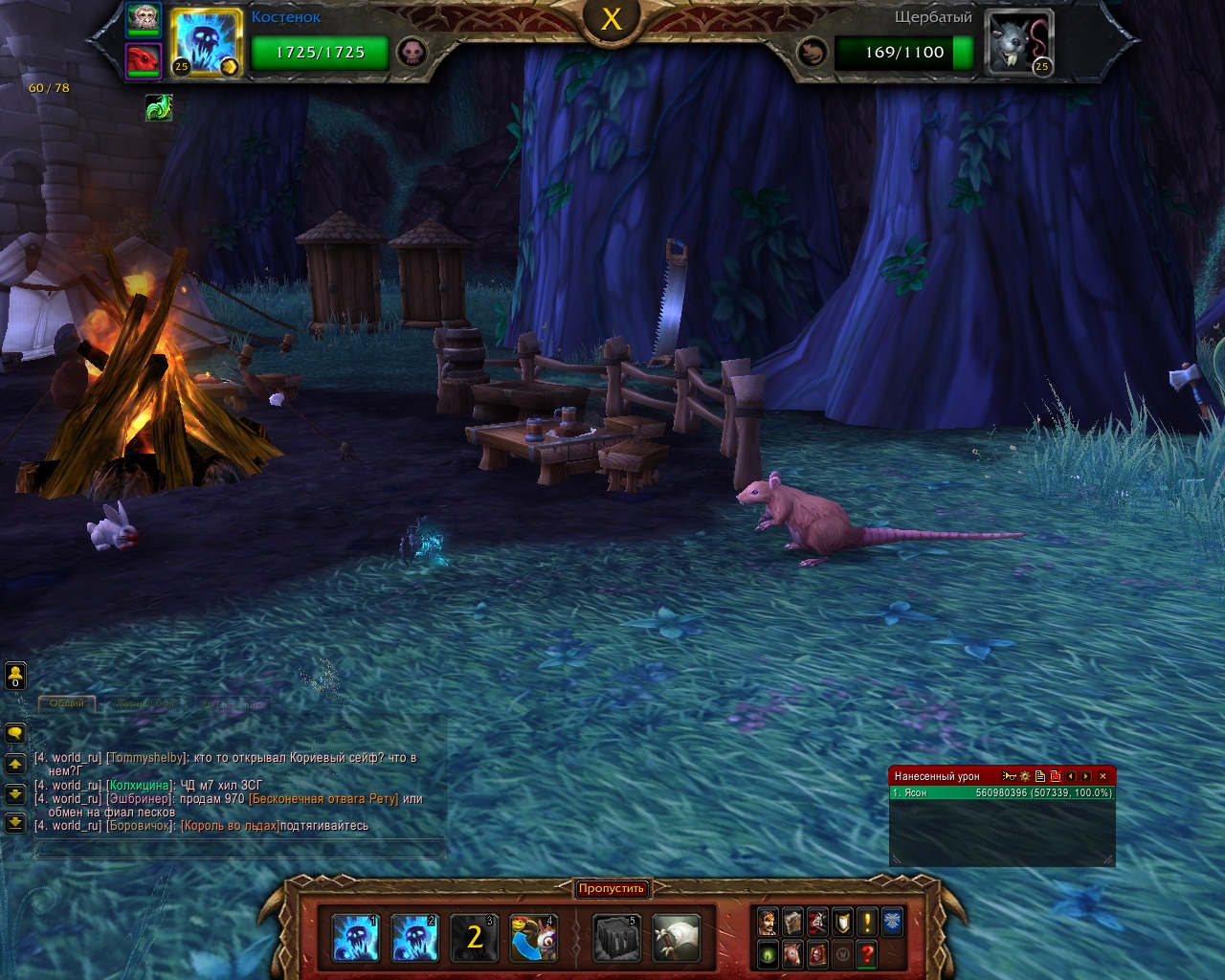Forfeit the battle with the white flag

click(677, 937)
